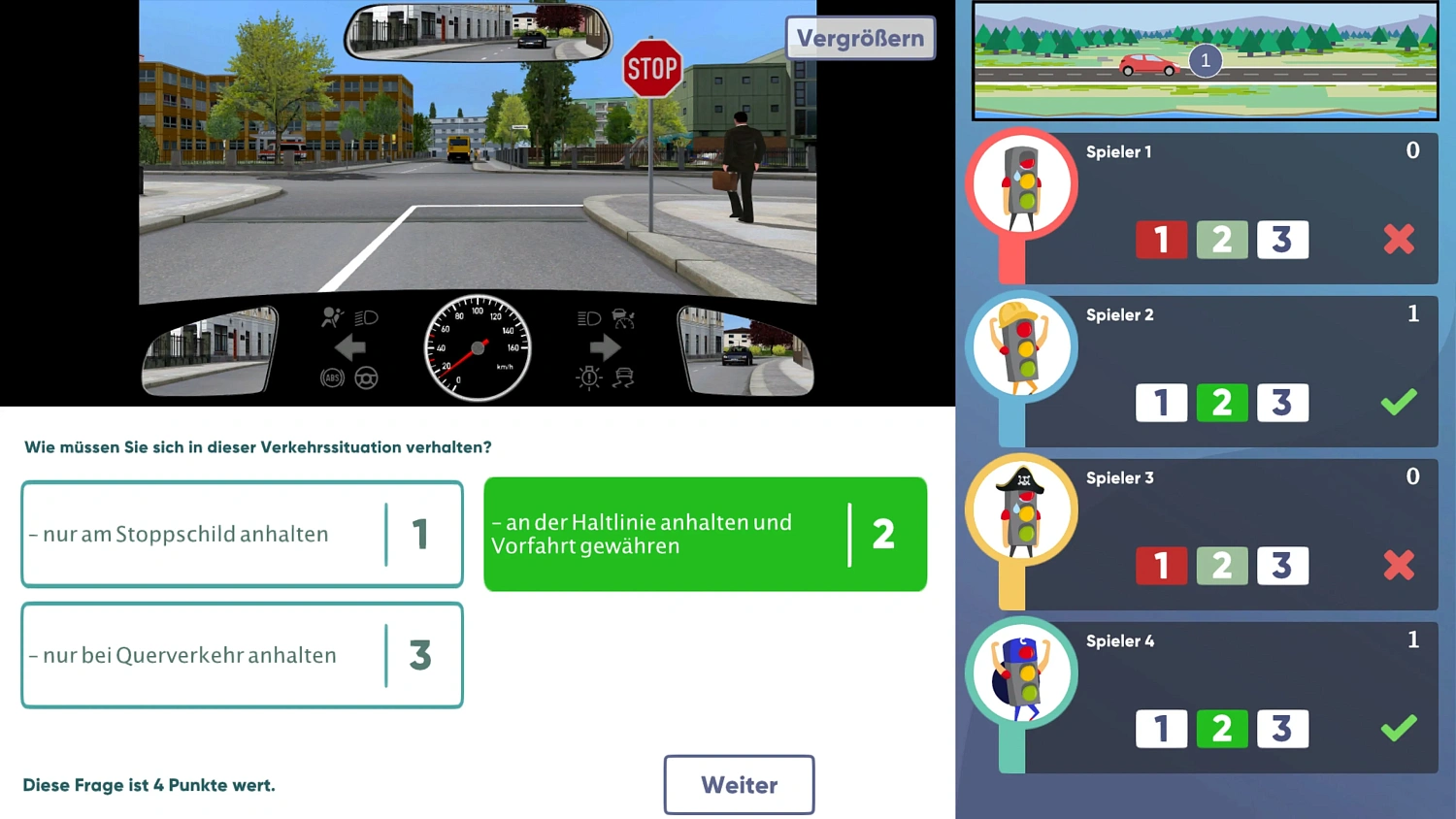This screenshot has width=1456, height=819.
Task: Click the power steering indicator icon
Action: 365,378
